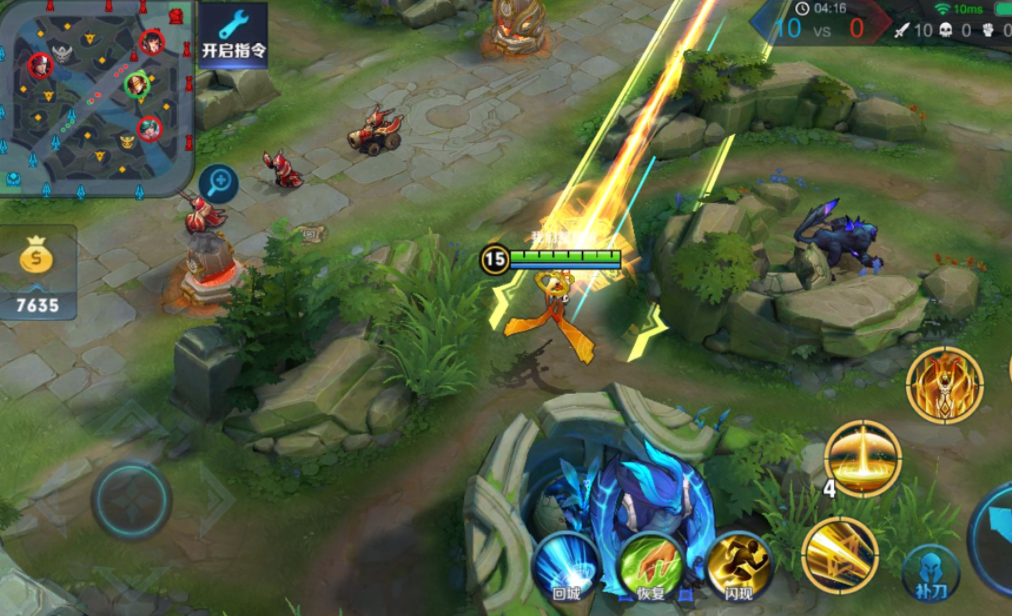Open the gold shop showing 7635
This screenshot has height=616, width=1013.
pos(38,274)
